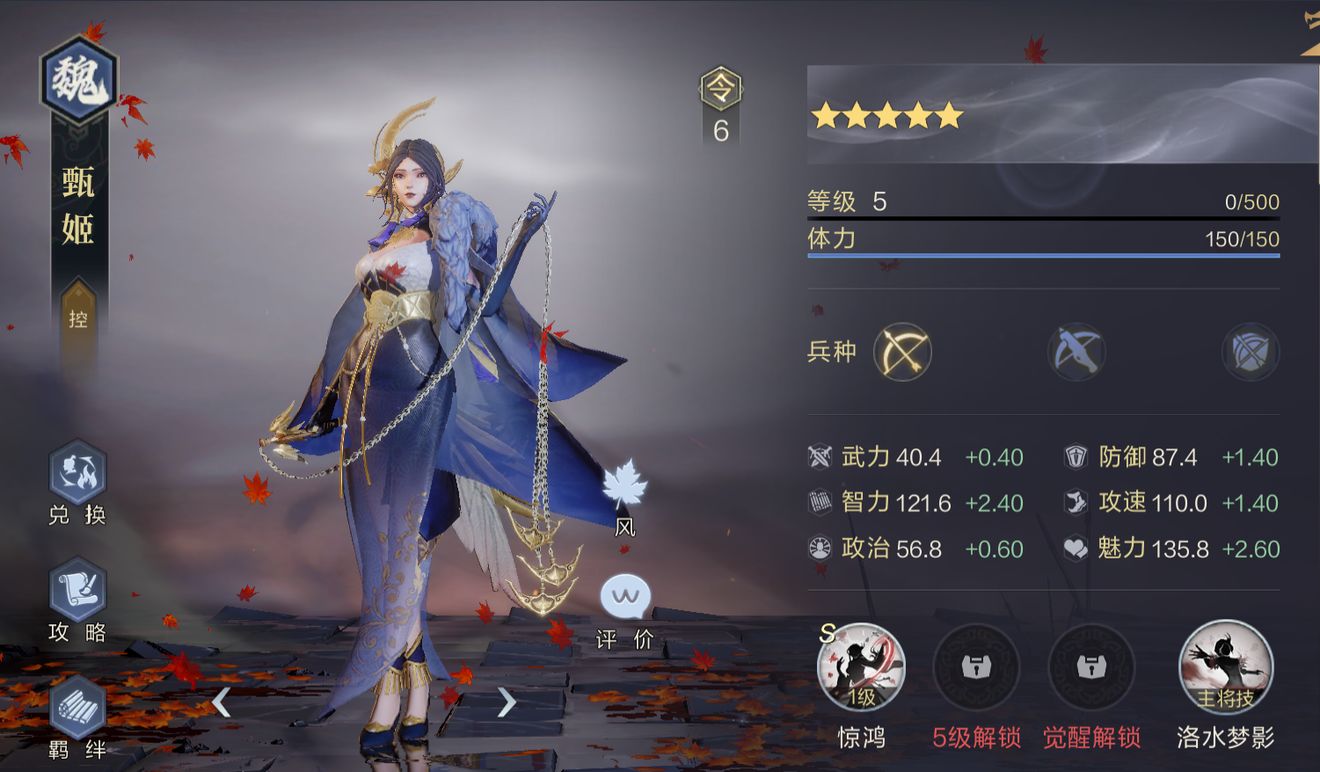Select the bow-and-shield troop type icon
The image size is (1320, 772).
coord(1250,352)
